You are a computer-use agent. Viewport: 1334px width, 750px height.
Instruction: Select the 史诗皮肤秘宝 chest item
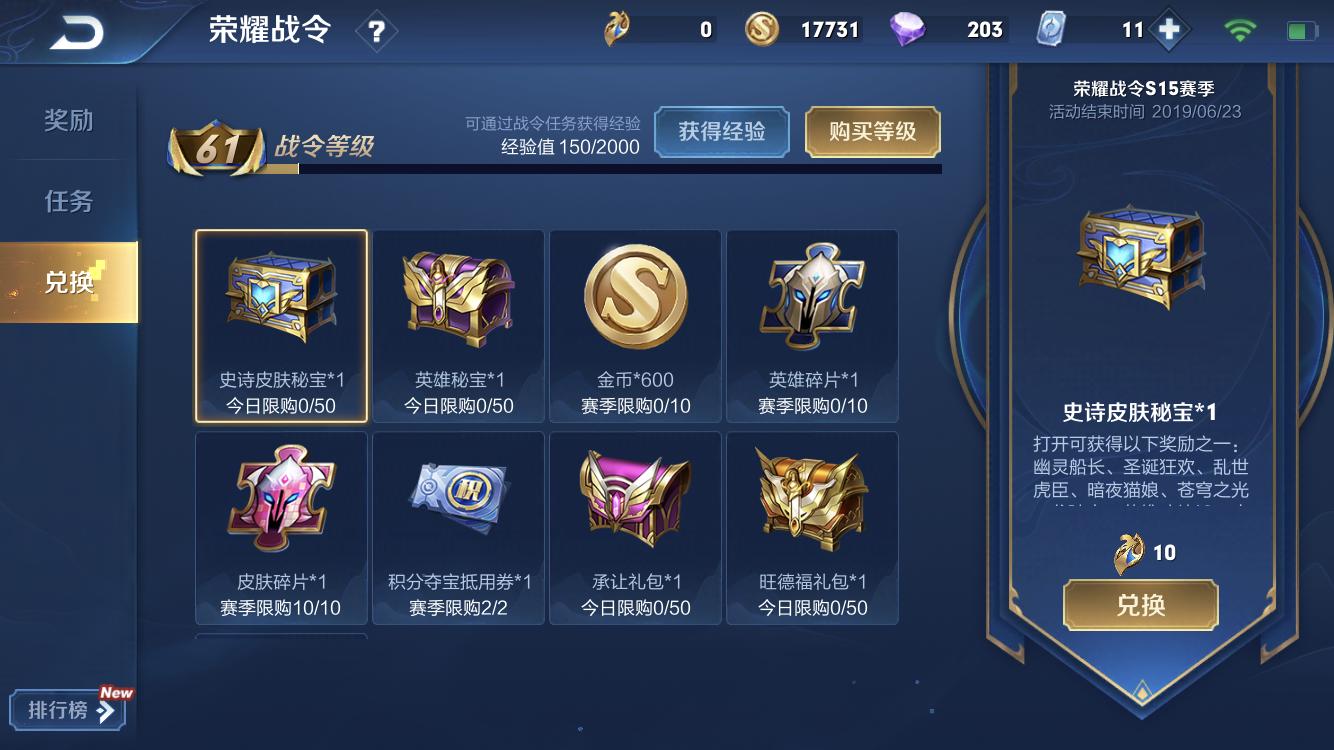coord(281,326)
